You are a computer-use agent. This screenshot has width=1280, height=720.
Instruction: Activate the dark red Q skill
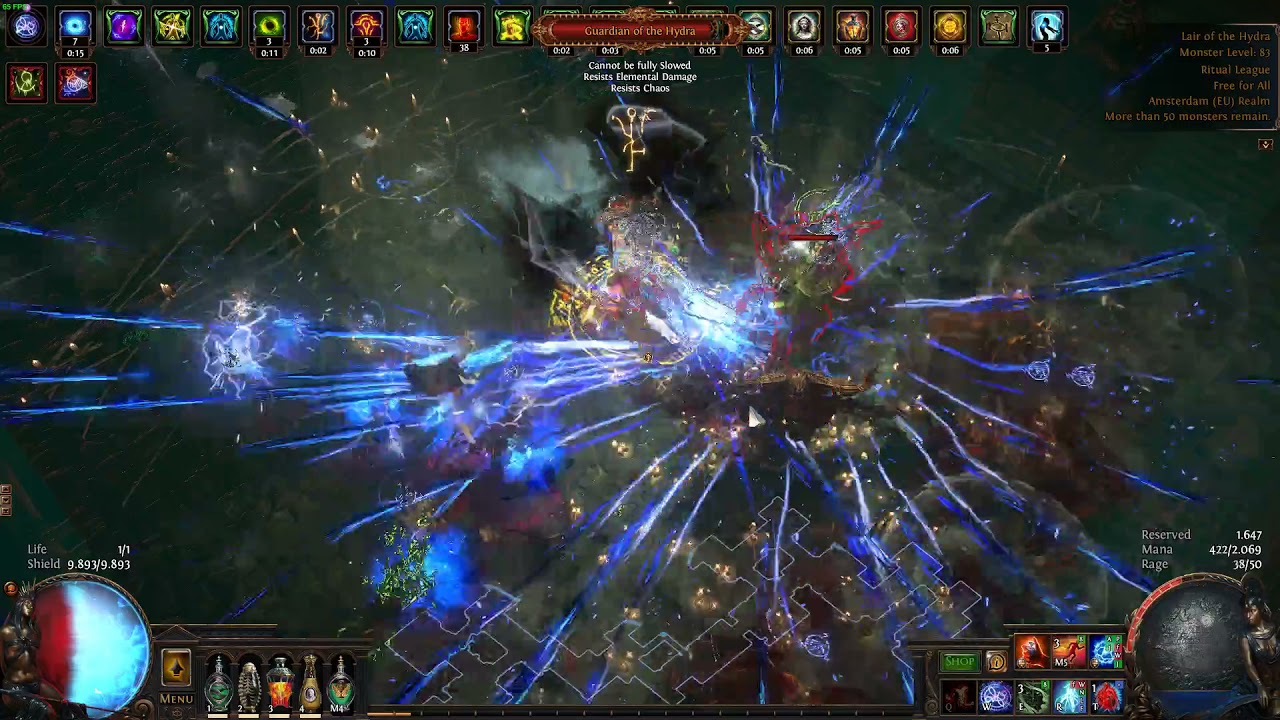[958, 696]
